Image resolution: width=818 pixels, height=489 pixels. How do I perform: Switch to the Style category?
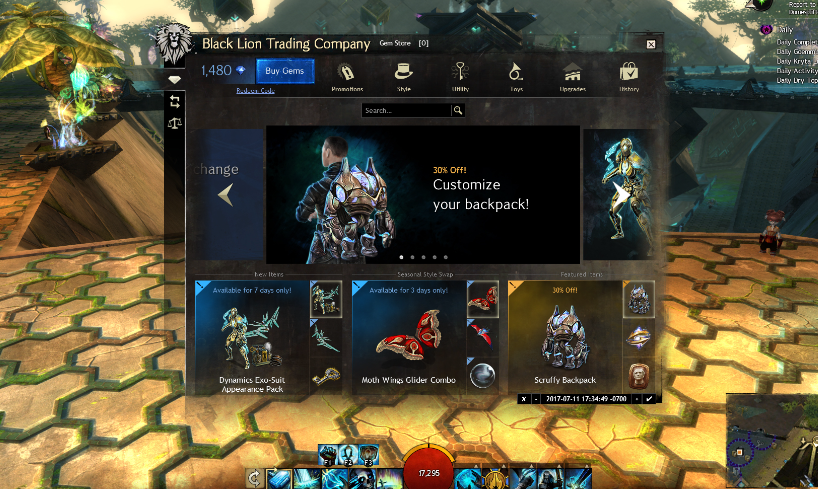point(404,74)
